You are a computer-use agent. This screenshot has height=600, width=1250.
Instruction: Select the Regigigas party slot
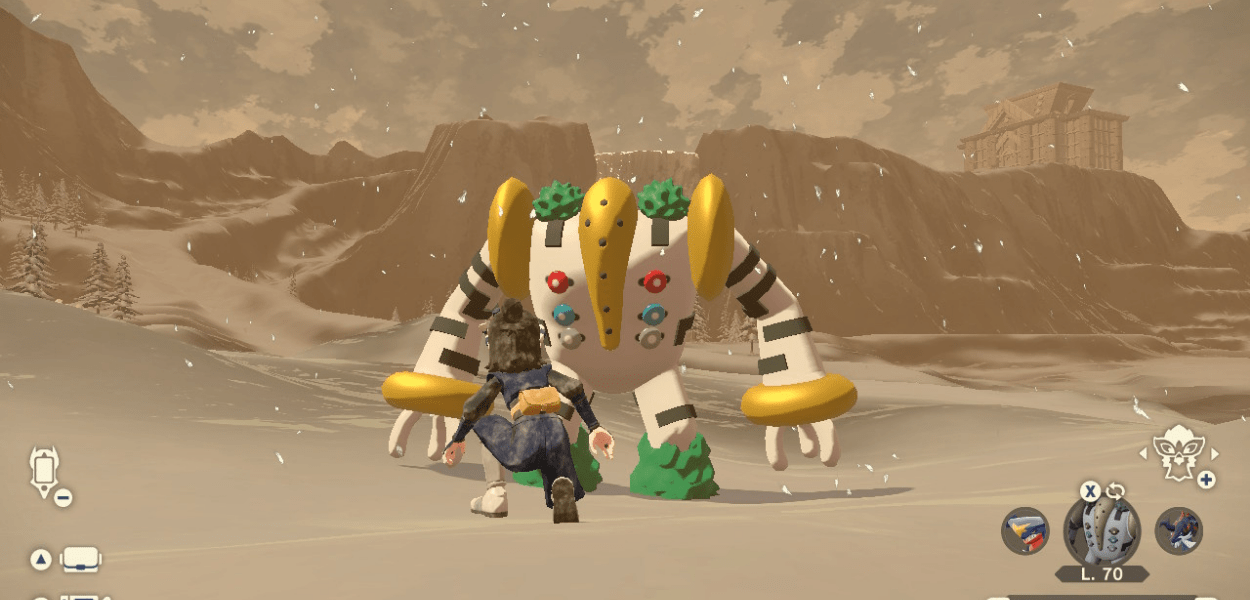(1101, 531)
